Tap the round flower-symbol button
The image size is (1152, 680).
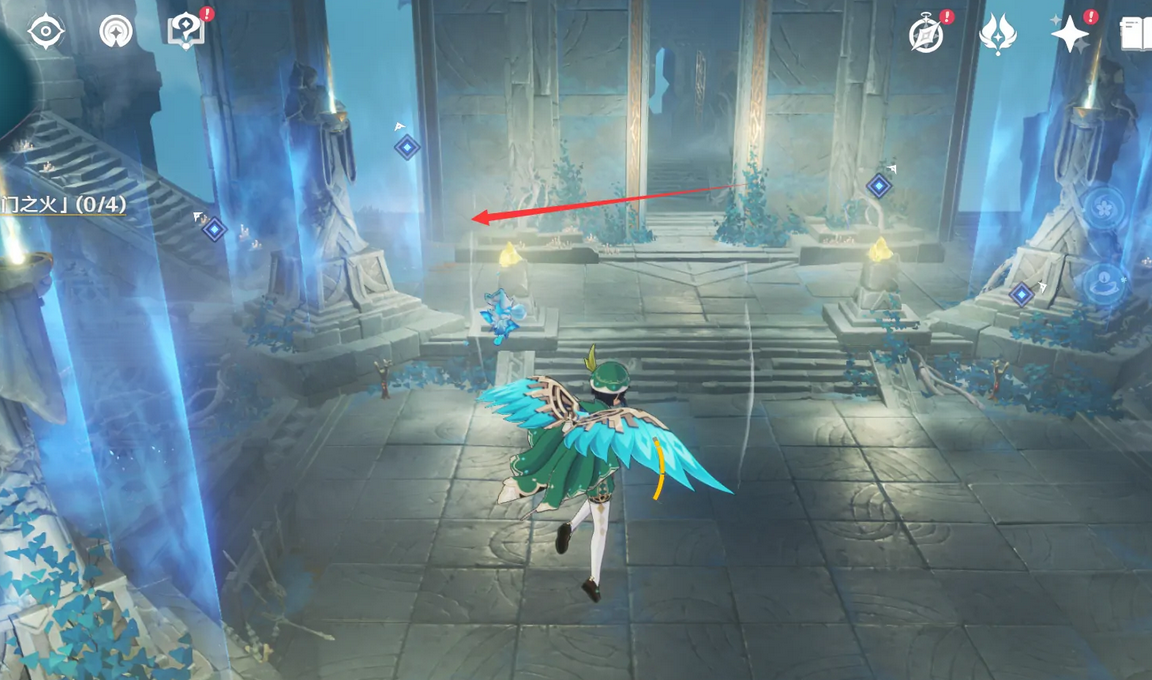1104,210
